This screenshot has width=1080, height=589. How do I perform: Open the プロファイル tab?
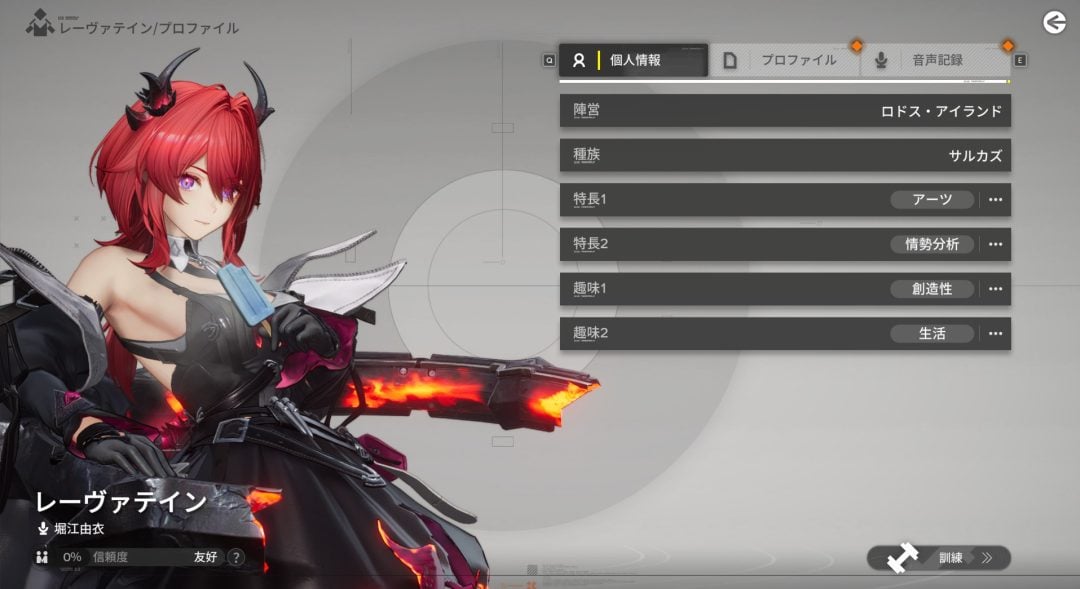(x=785, y=60)
